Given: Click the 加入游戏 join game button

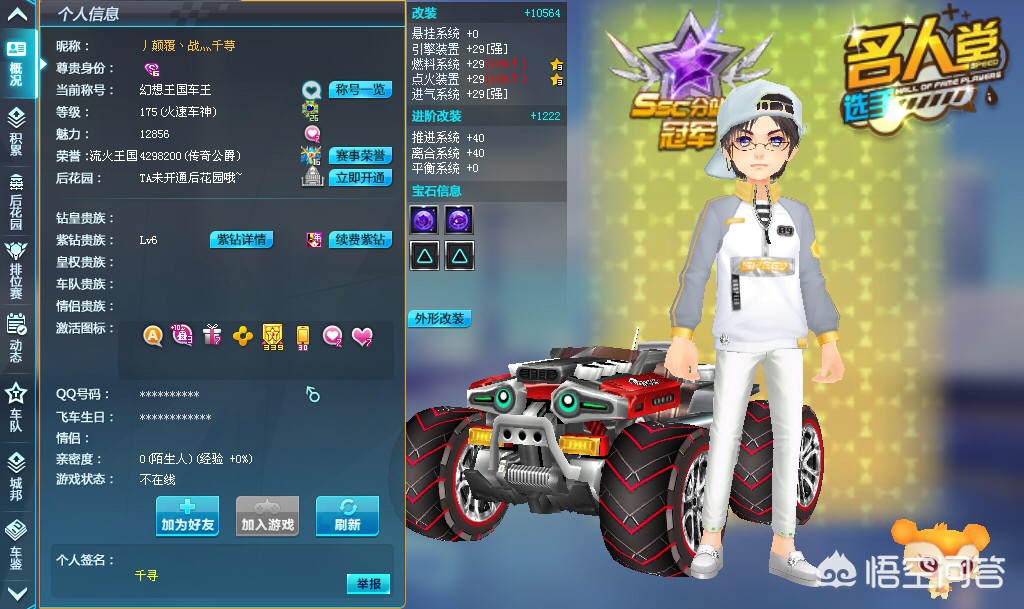Looking at the screenshot, I should pos(268,516).
